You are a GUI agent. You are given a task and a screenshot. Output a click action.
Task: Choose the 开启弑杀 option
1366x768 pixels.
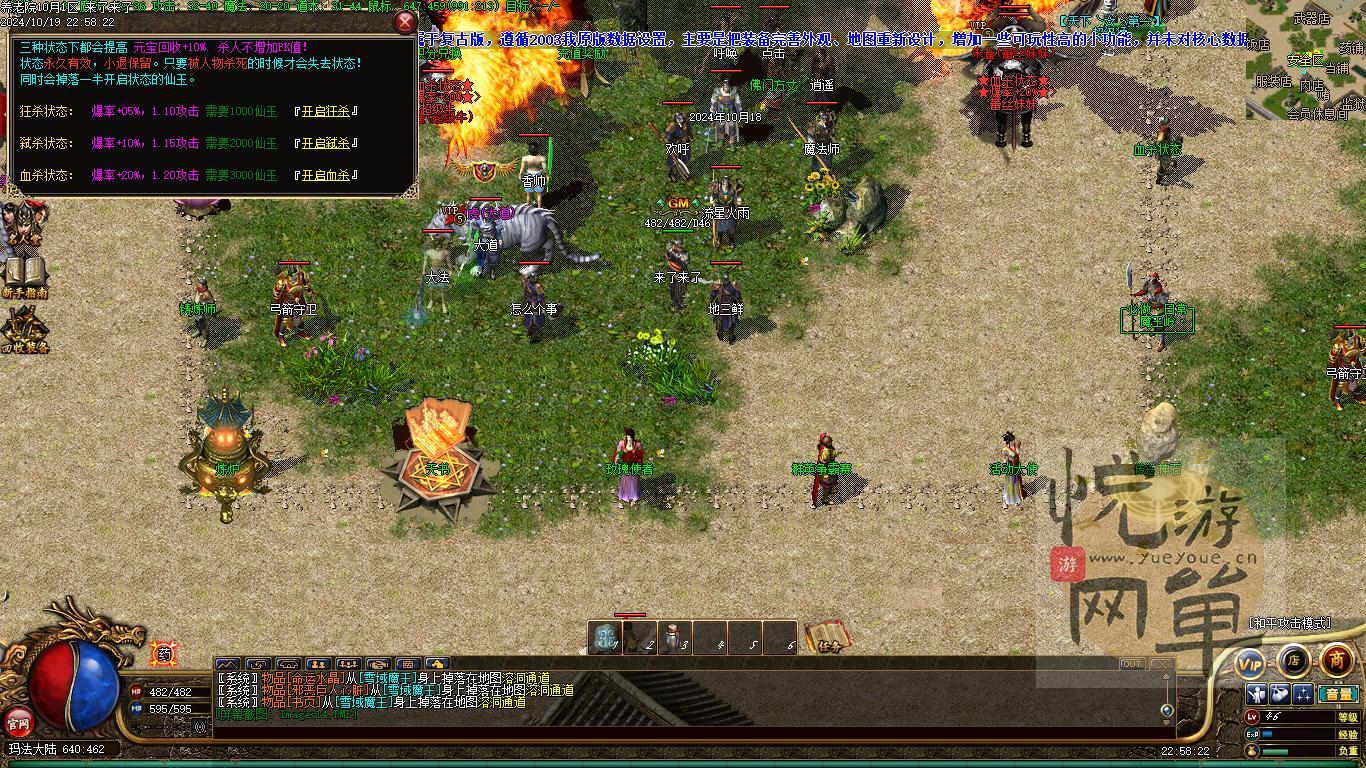326,143
